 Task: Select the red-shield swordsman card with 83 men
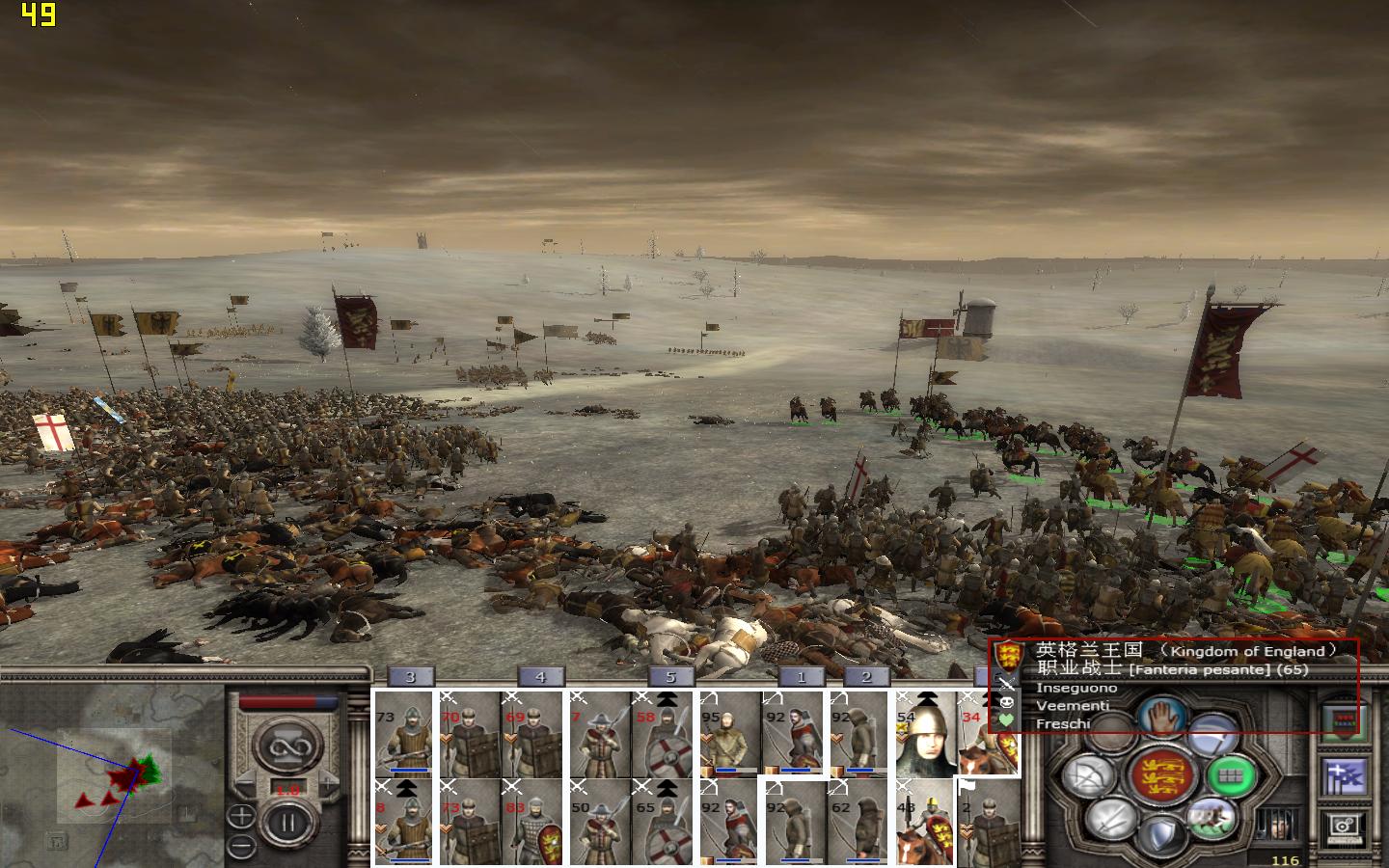point(531,822)
